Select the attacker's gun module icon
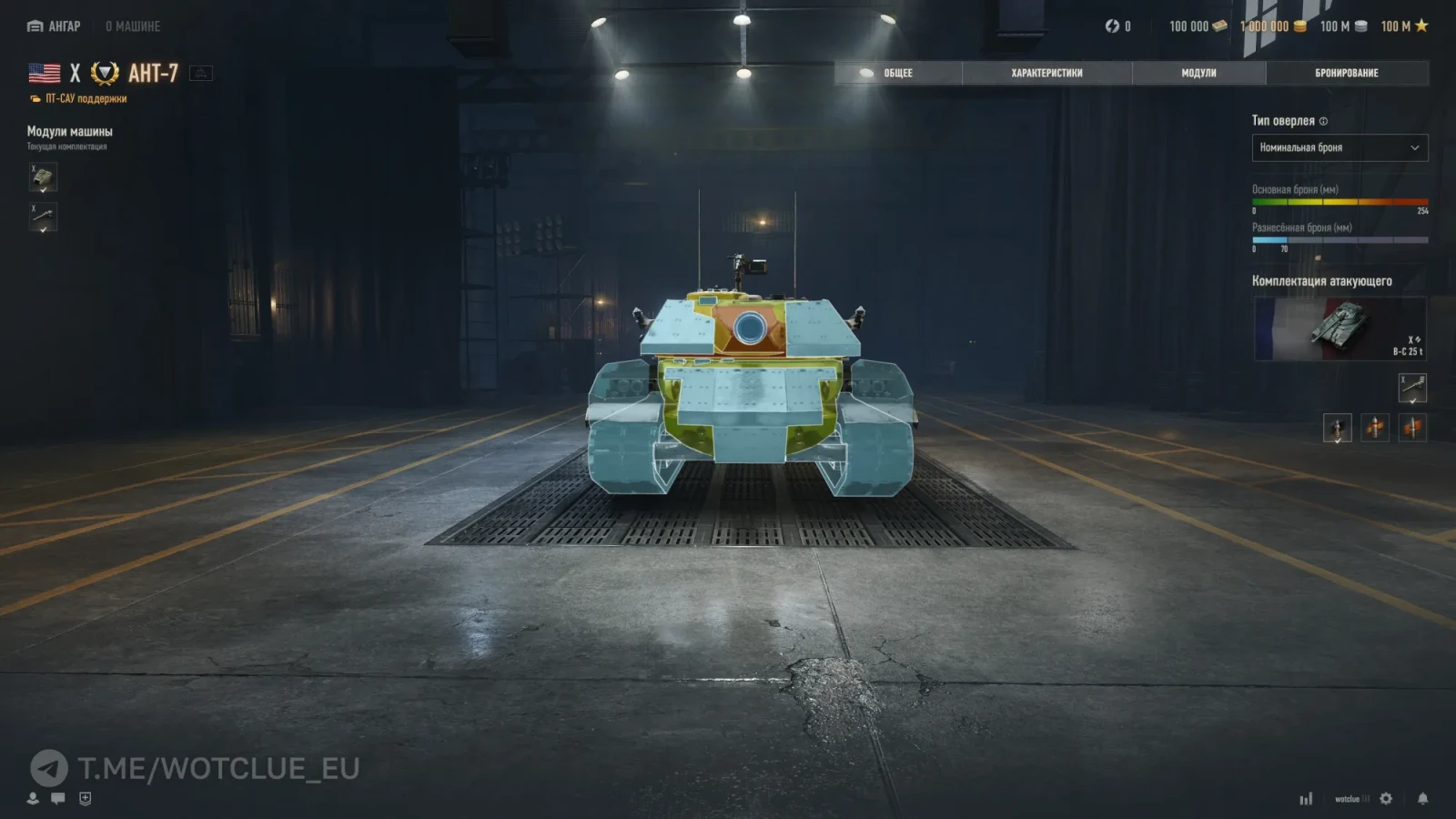1456x819 pixels. tap(1412, 389)
